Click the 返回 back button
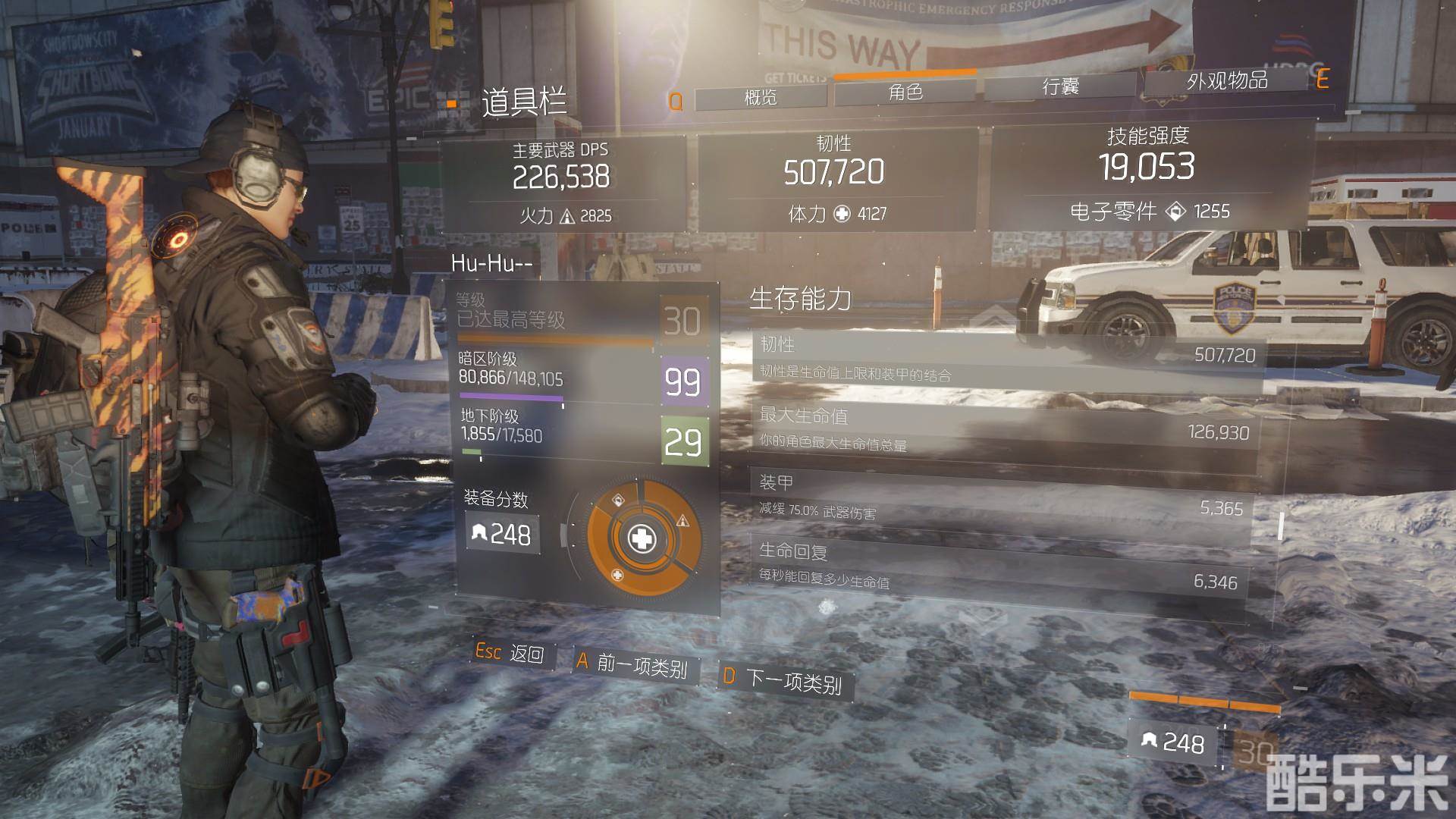The image size is (1456, 819). (510, 652)
